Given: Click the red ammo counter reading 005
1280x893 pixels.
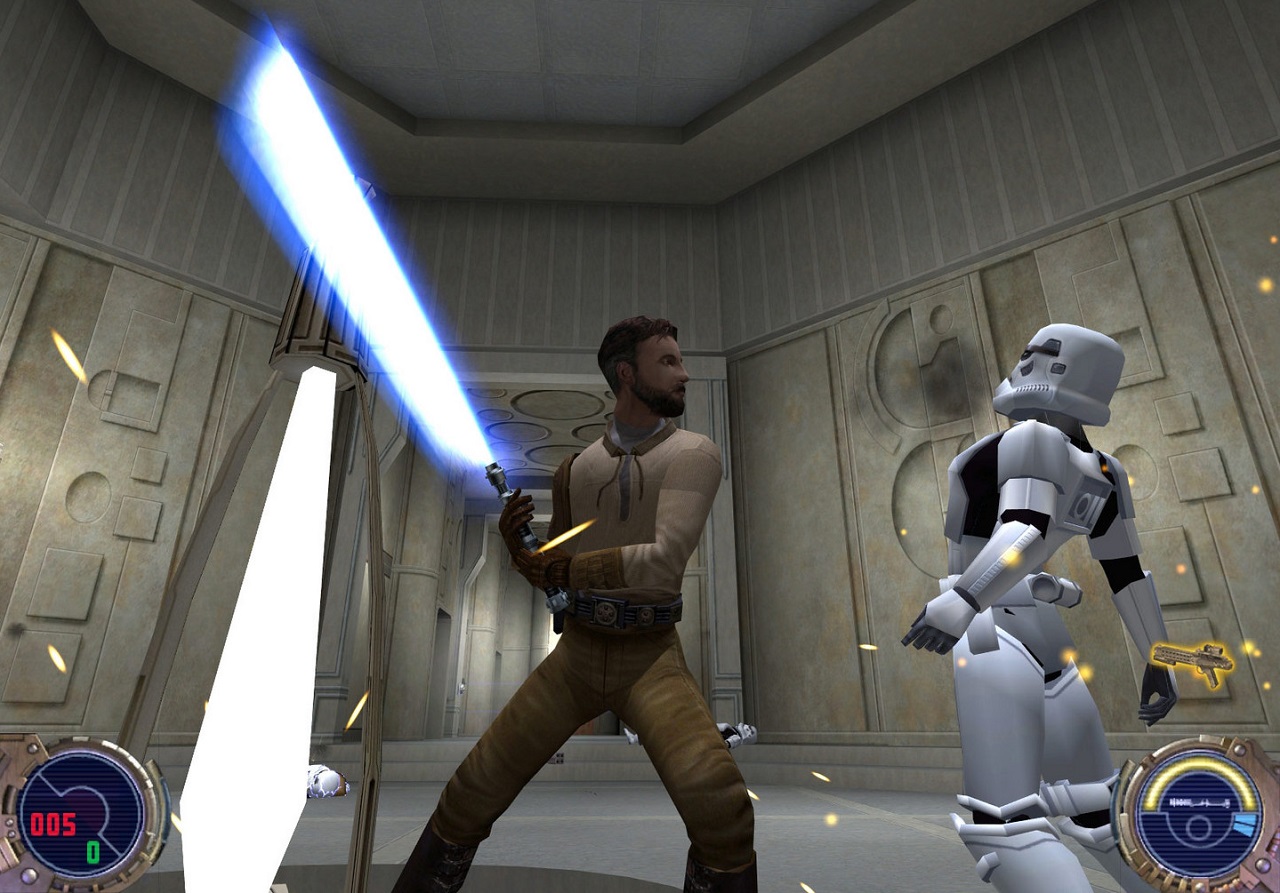Looking at the screenshot, I should point(52,823).
